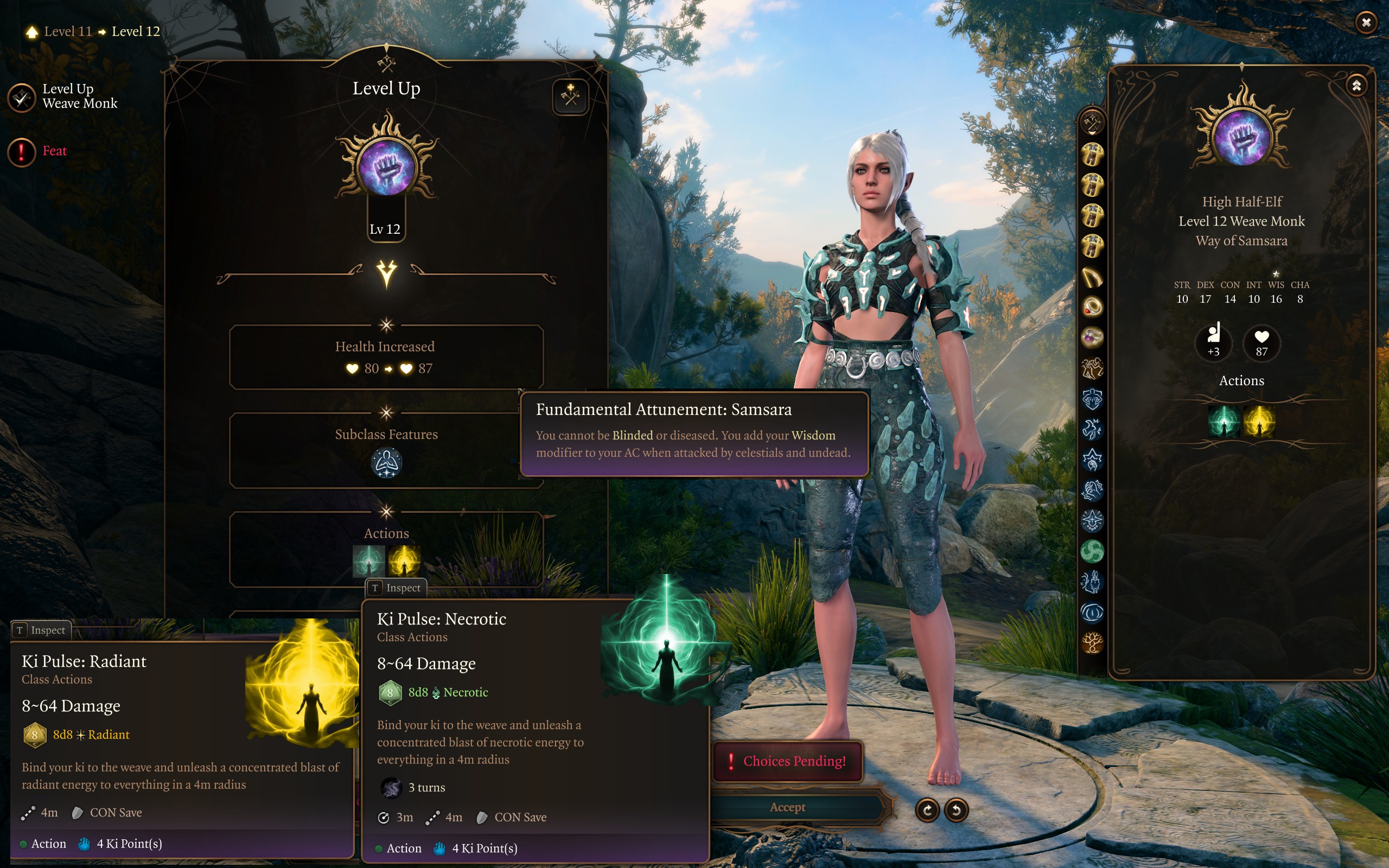Click the multiclass button beside Level Up title
This screenshot has height=868, width=1389.
click(x=570, y=97)
